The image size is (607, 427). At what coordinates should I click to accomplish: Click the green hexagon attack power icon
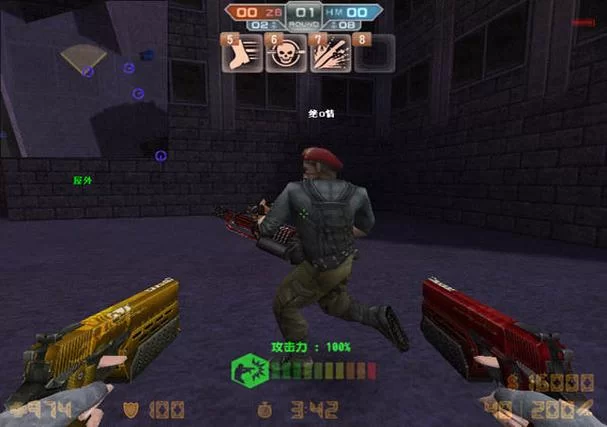(x=248, y=370)
